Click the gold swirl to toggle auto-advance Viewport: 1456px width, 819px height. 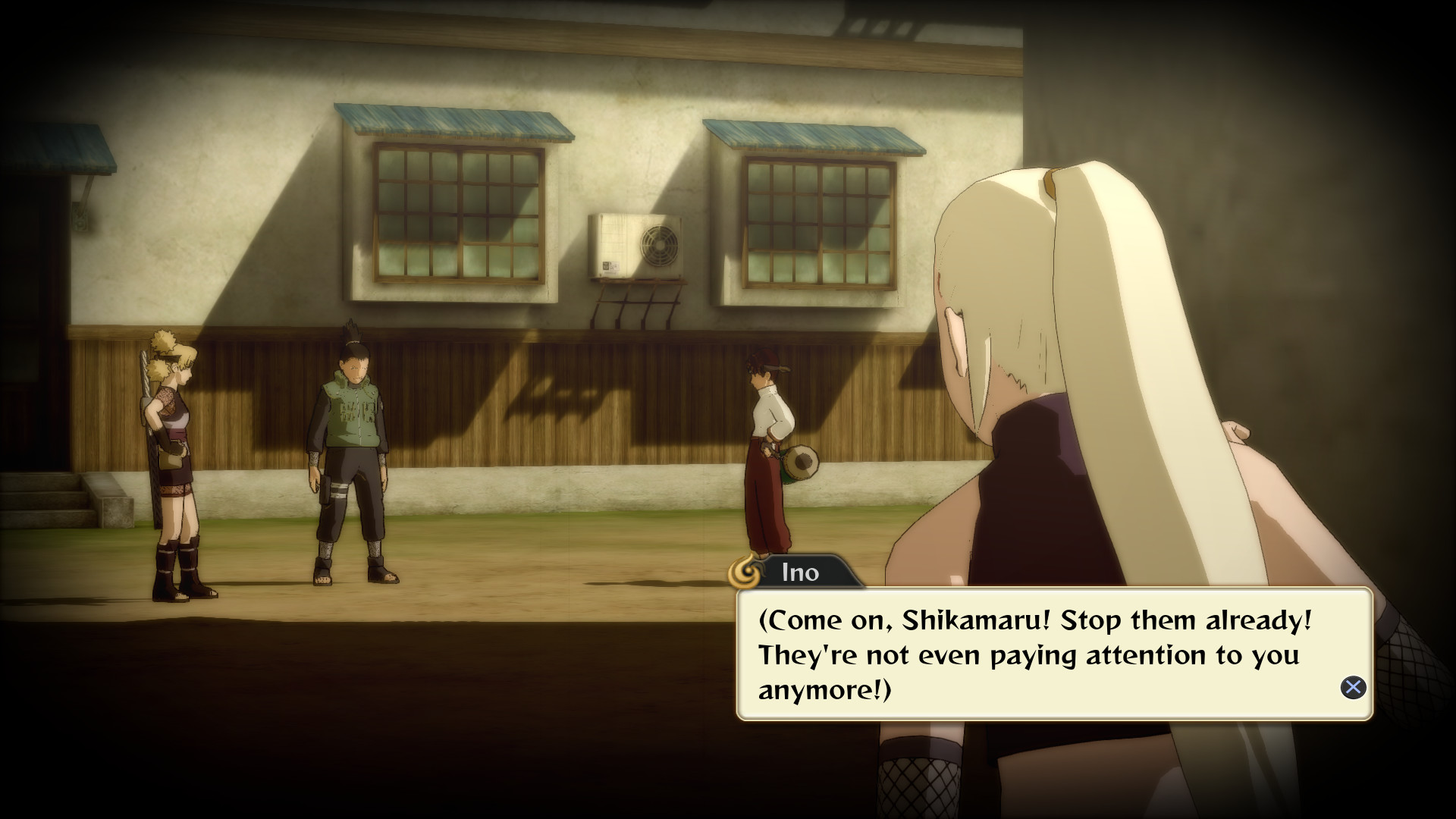[x=747, y=574]
